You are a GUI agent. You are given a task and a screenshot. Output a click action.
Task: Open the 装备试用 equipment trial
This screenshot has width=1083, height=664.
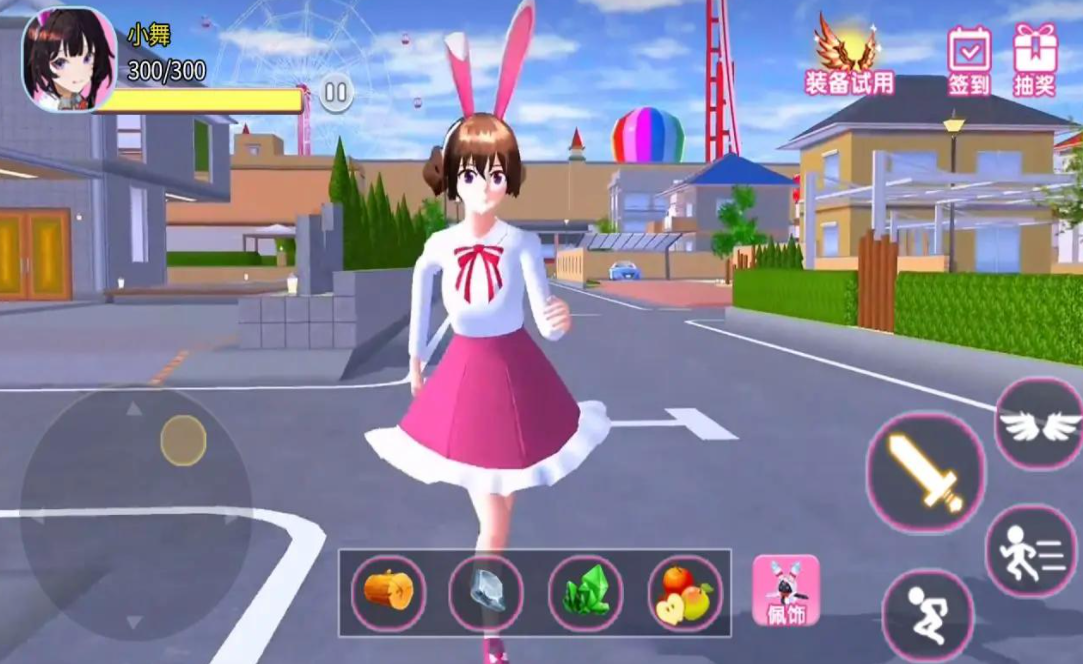point(849,57)
